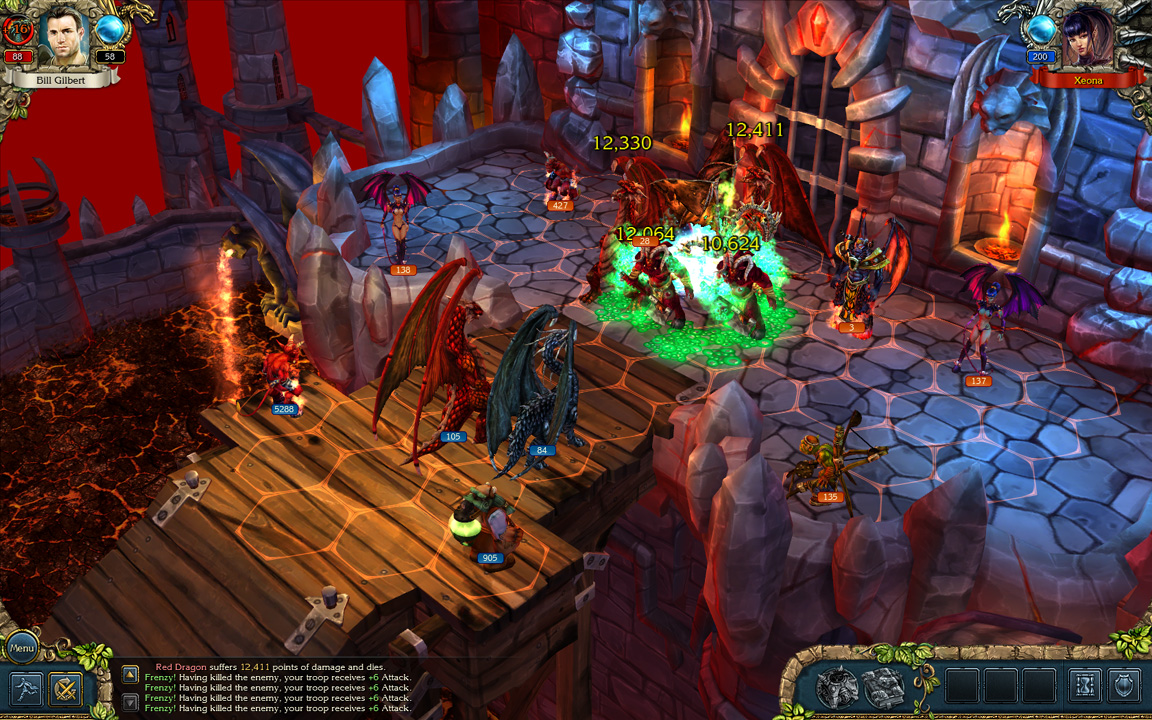Choose the shield defend button

[1124, 686]
